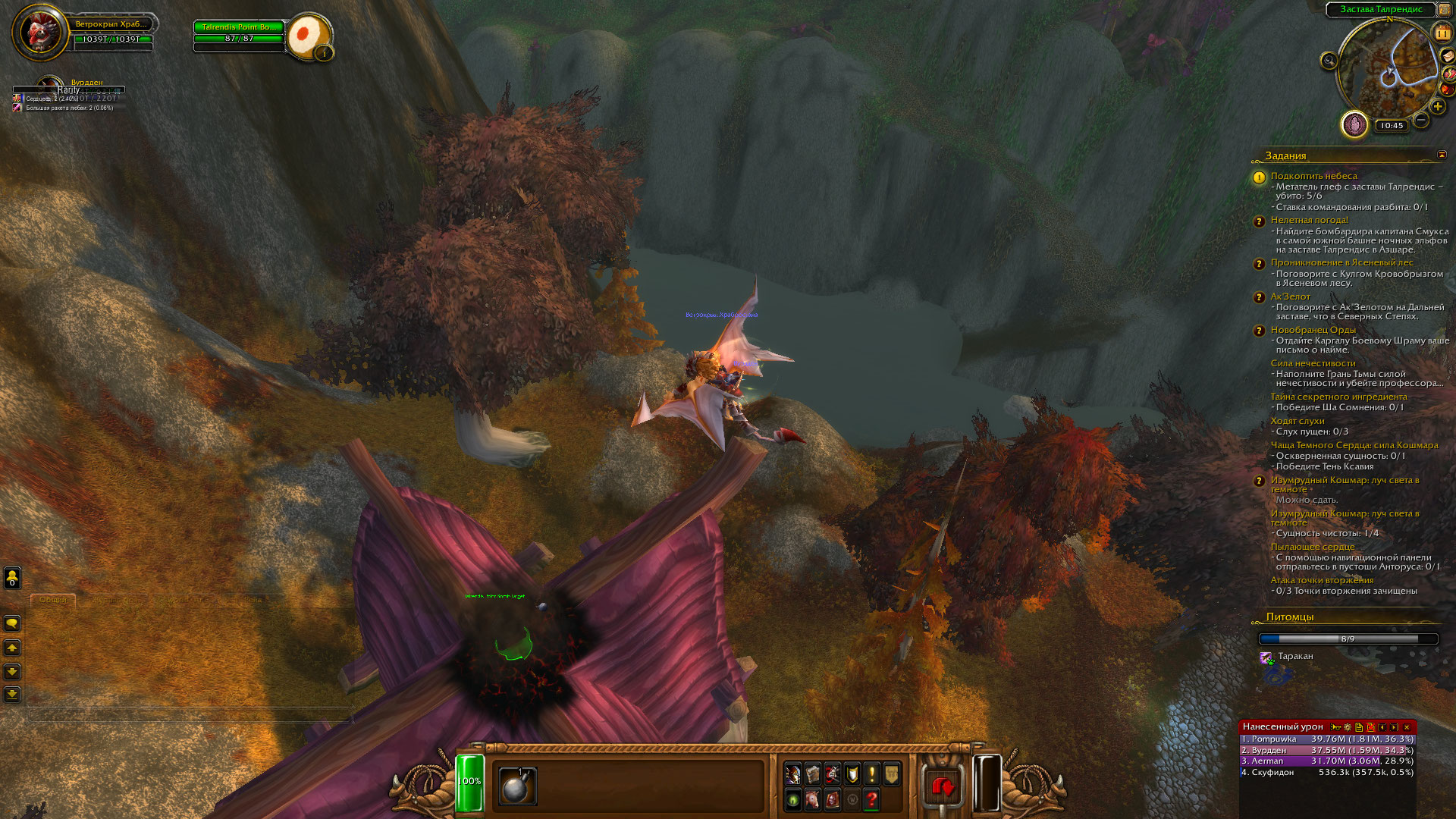Screen dimensions: 1456x819
Task: Click the minimap tracking magnifier icon
Action: (1329, 61)
